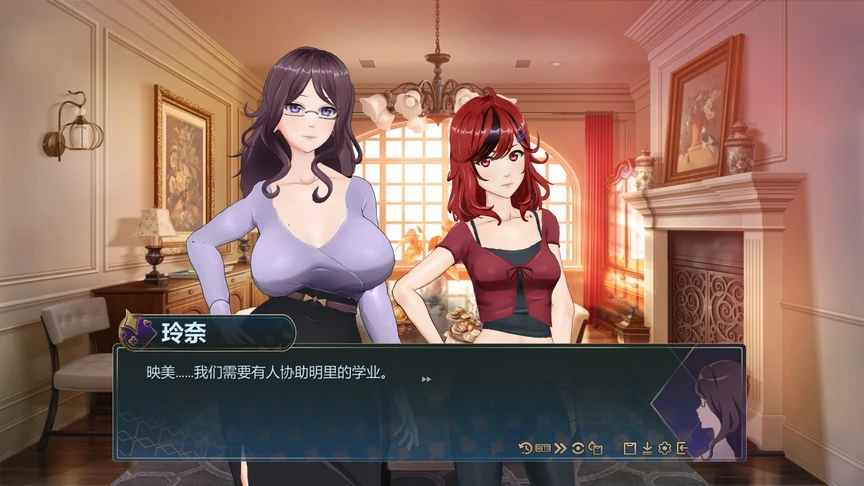Click the quick save icon with circular arrow
This screenshot has height=486, width=864.
point(595,447)
